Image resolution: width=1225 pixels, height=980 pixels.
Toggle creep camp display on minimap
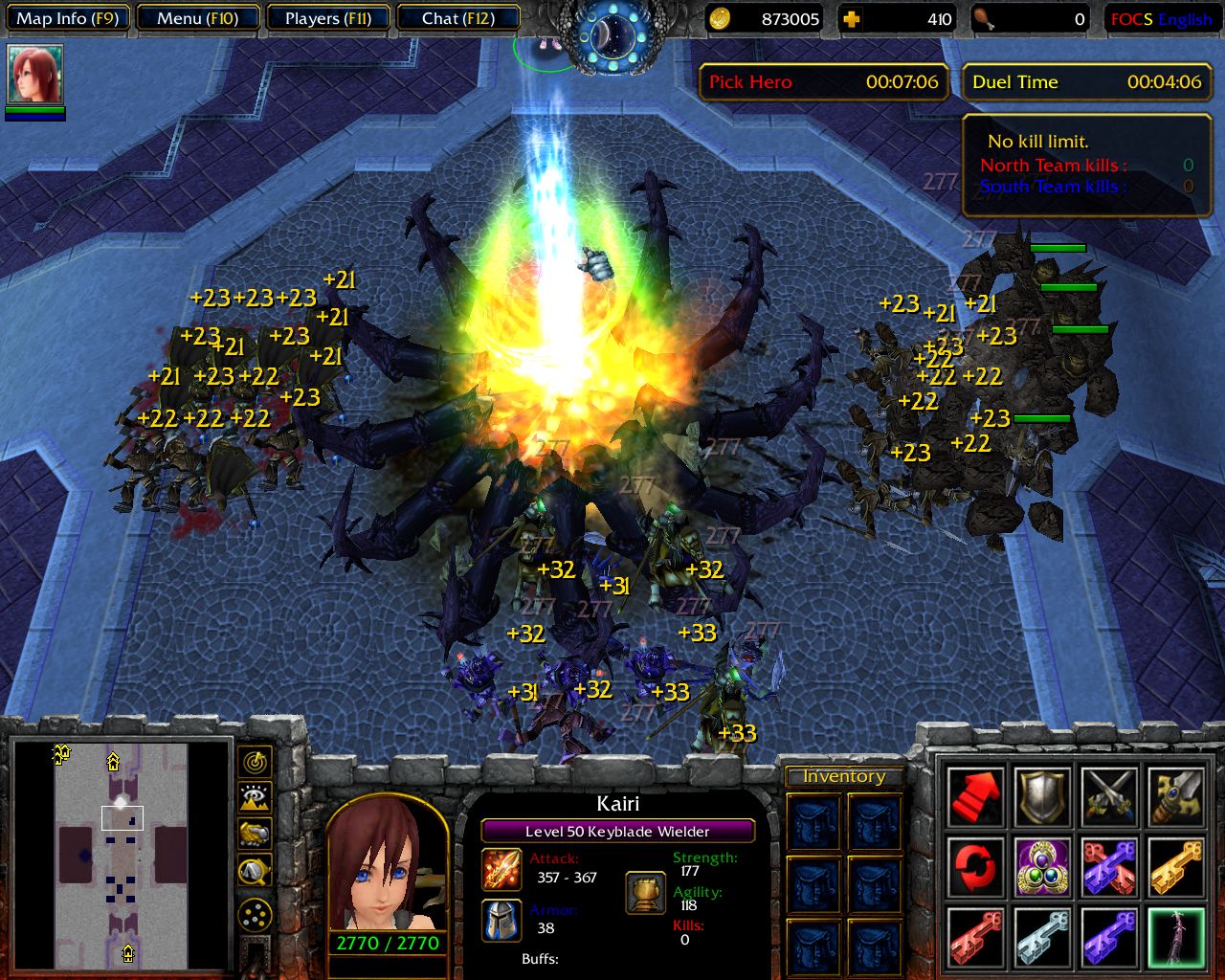point(255,871)
